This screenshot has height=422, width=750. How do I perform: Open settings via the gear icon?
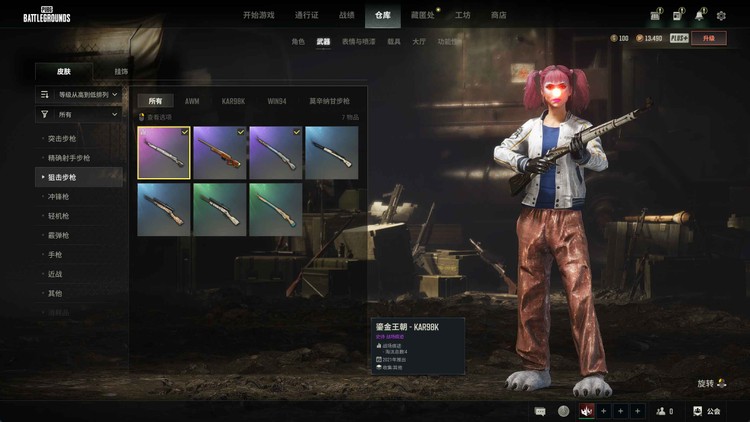pyautogui.click(x=721, y=15)
